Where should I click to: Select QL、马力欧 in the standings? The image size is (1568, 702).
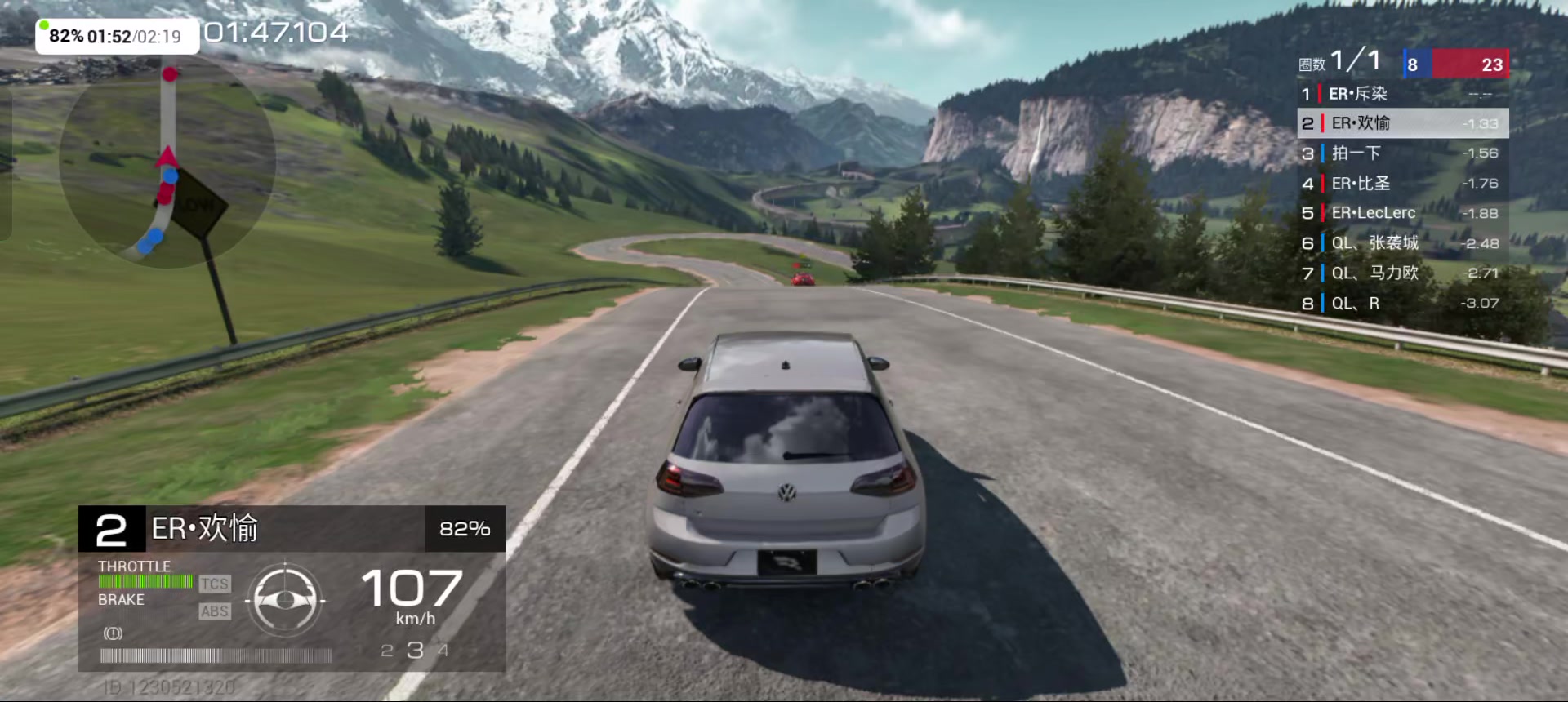tap(1401, 273)
